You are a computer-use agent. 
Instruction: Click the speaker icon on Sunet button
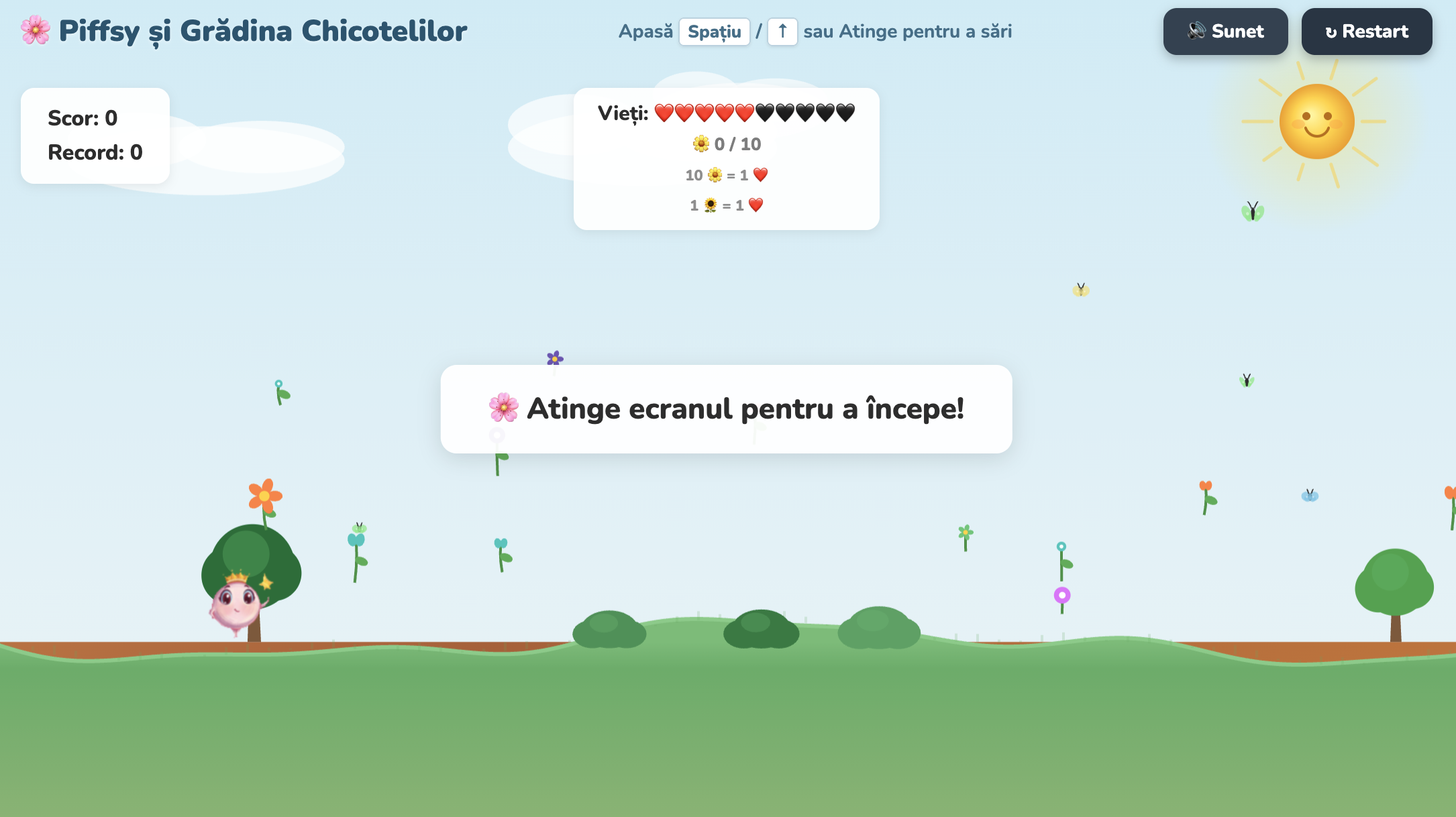tap(1197, 31)
